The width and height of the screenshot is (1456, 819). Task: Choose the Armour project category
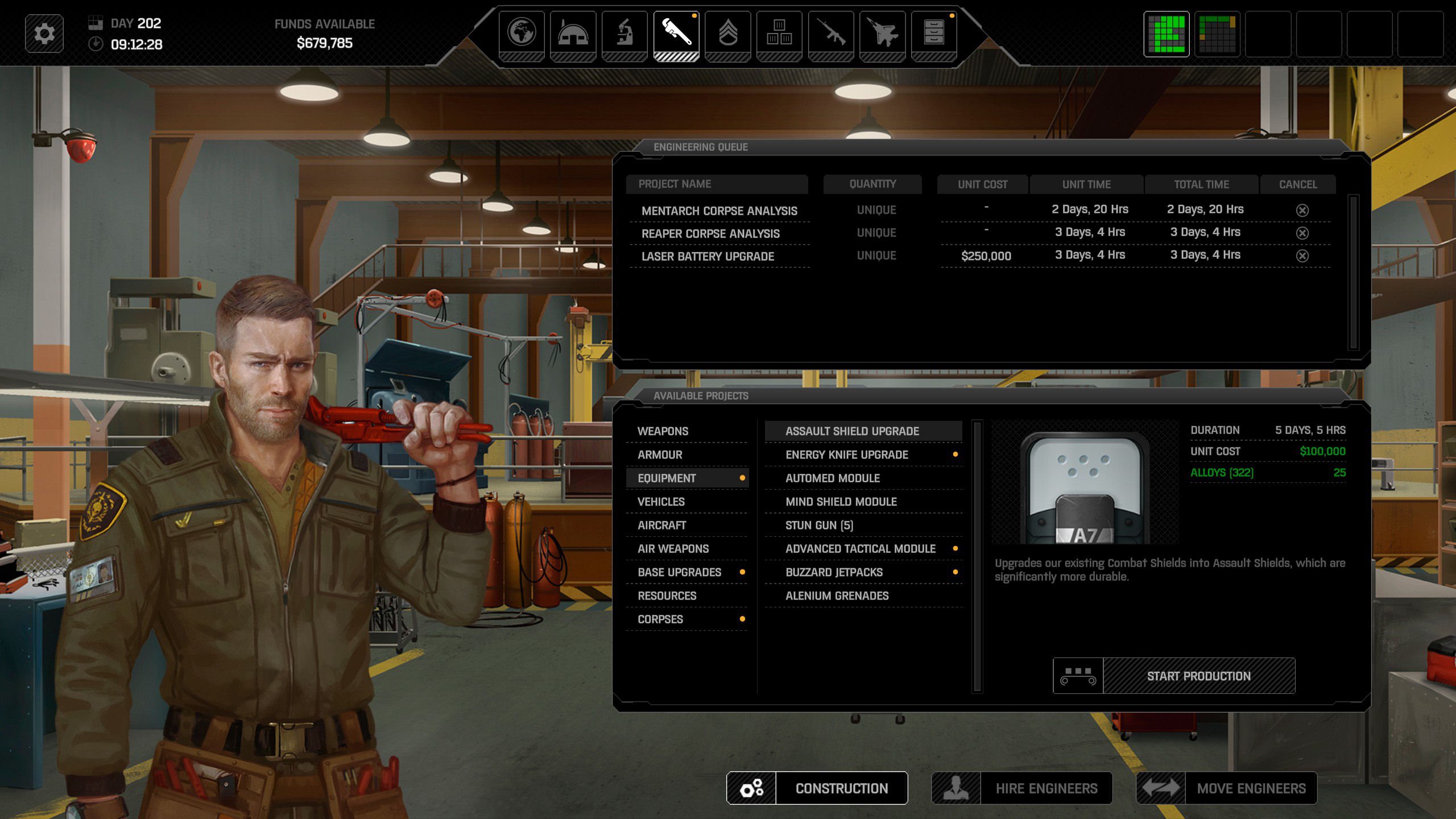point(660,454)
